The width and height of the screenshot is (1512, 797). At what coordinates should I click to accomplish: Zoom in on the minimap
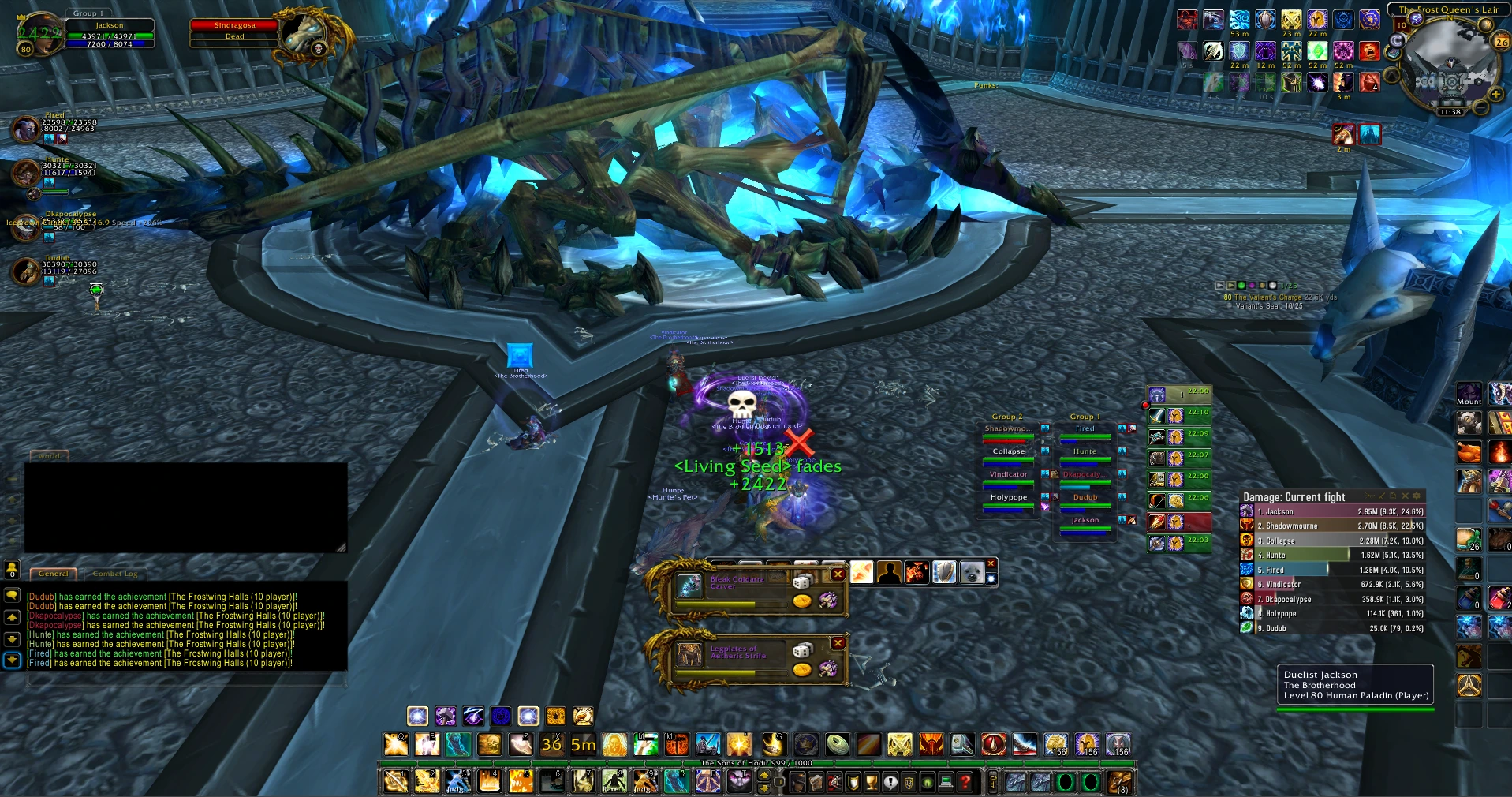point(1495,95)
